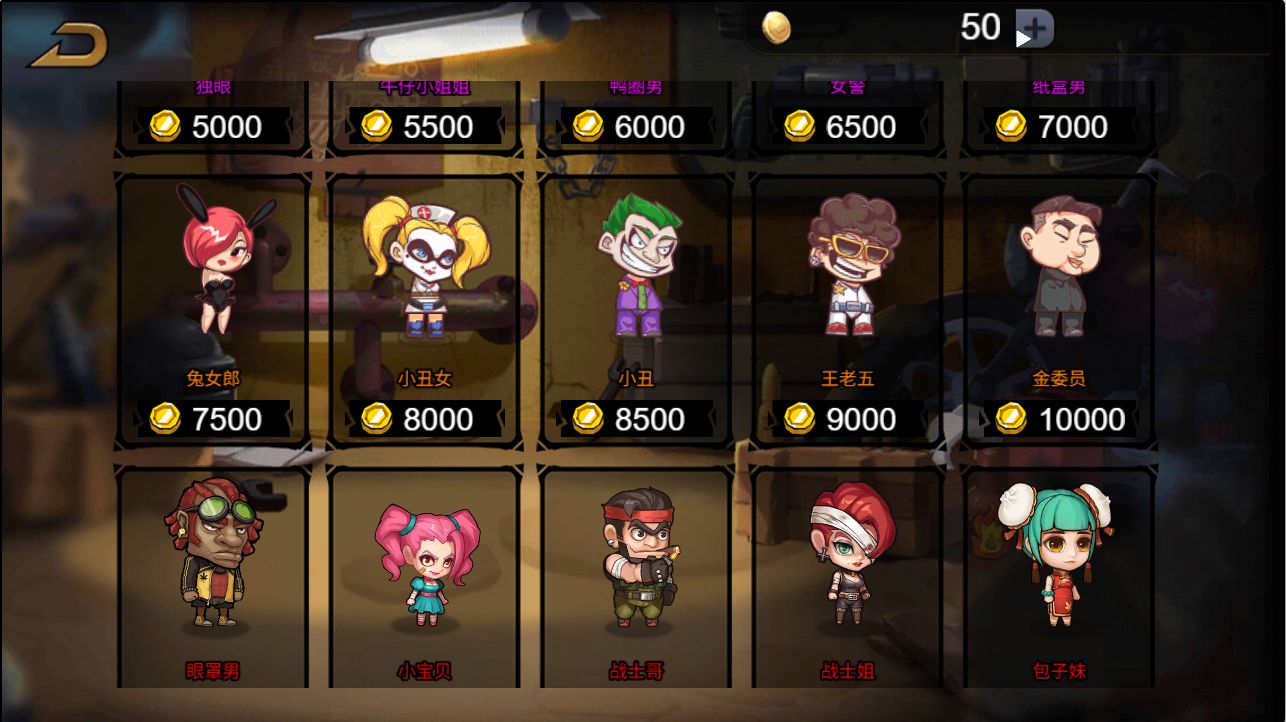Click the coin icon on the 10000 price button
Viewport: 1286px width, 722px height.
[x=1009, y=419]
